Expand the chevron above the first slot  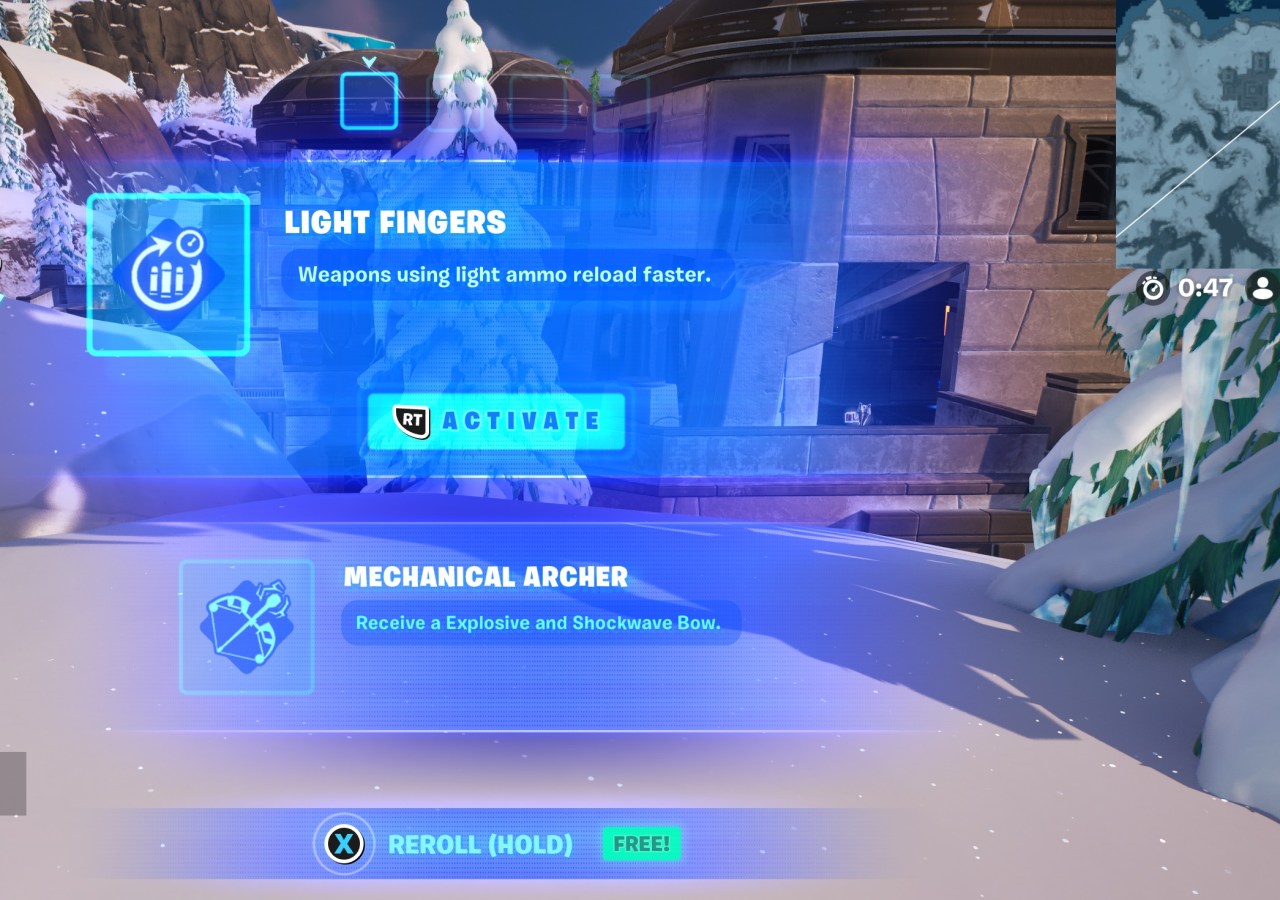(368, 62)
